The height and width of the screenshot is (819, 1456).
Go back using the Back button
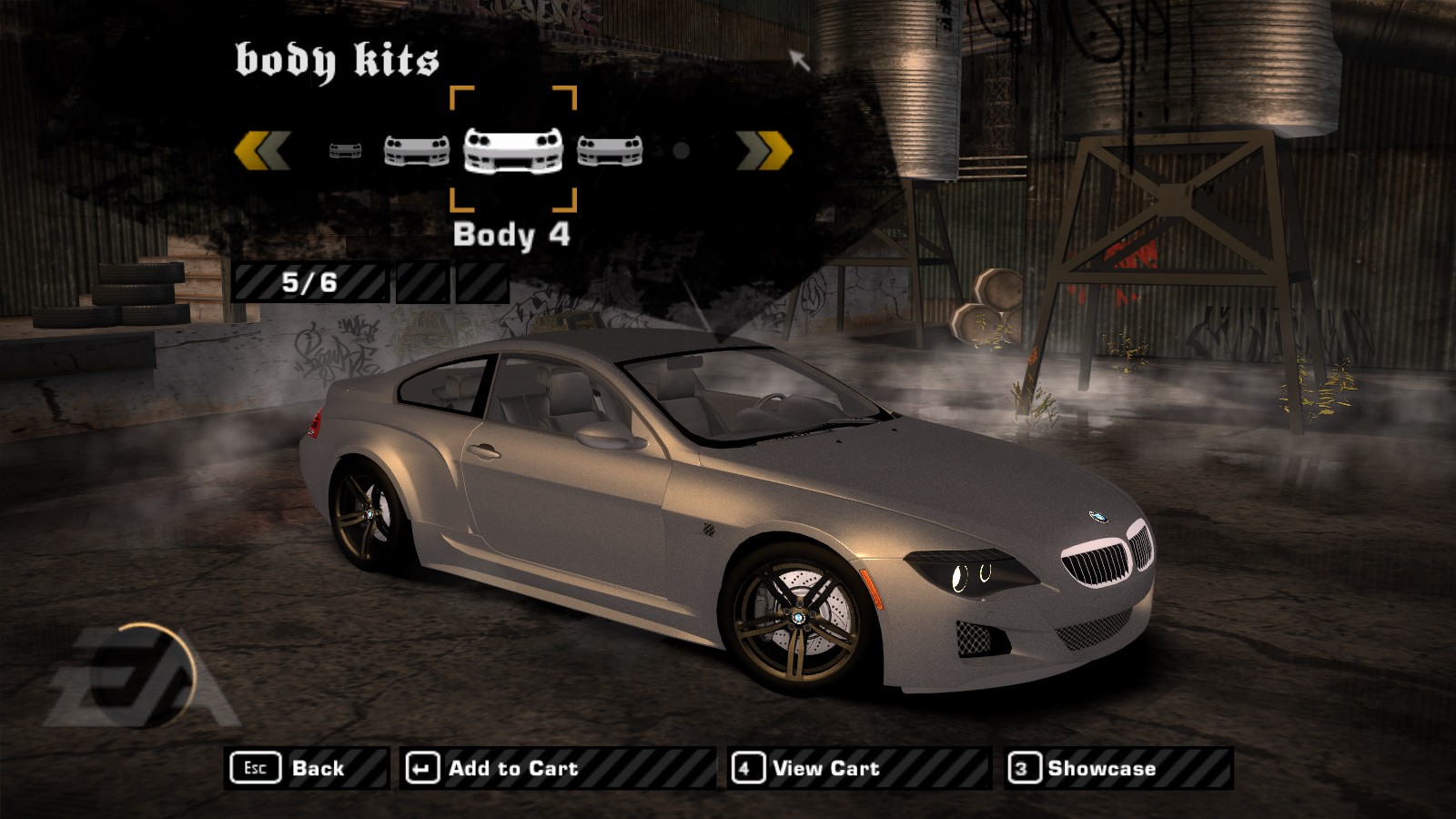pyautogui.click(x=306, y=768)
